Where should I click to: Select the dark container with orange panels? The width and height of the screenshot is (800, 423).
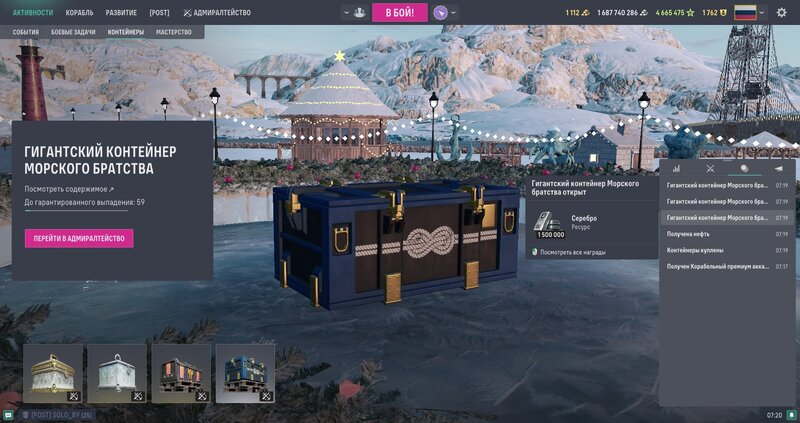pyautogui.click(x=181, y=373)
